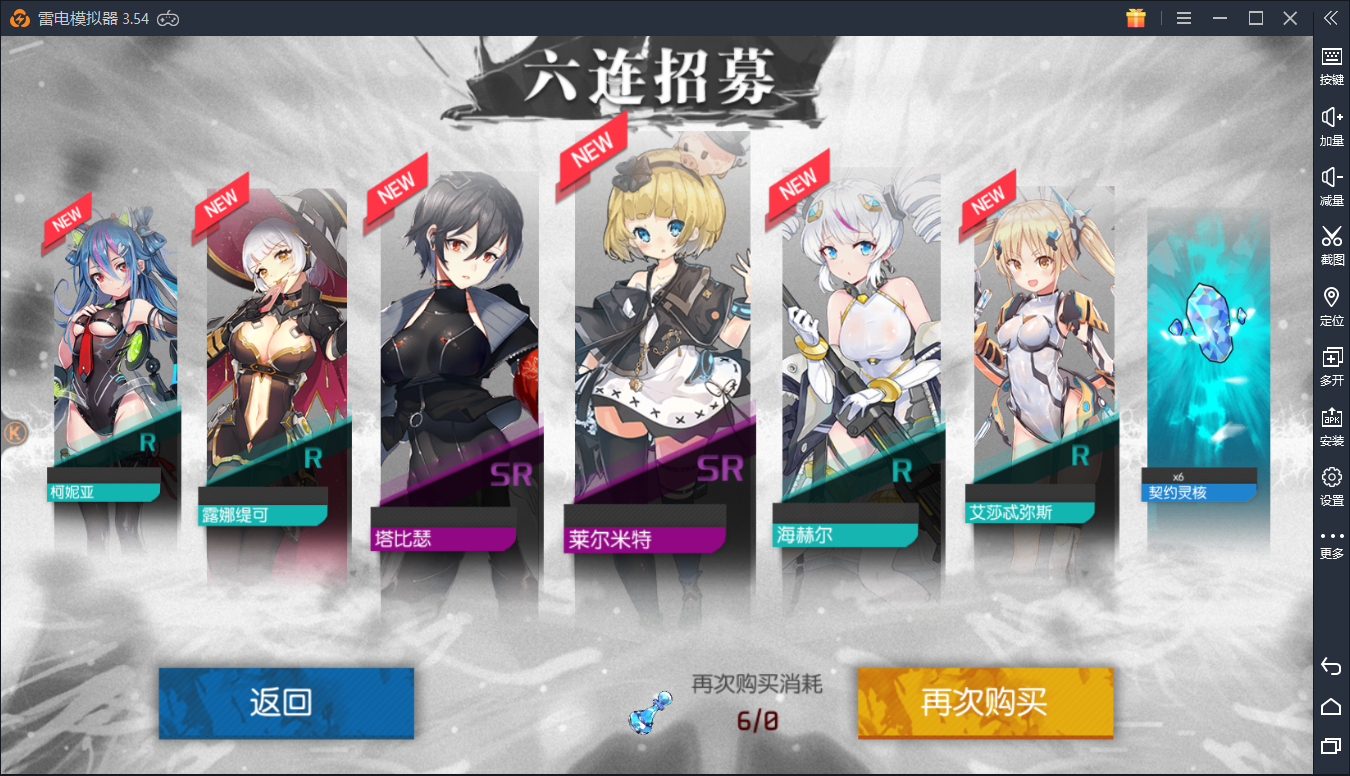
Task: Open the emulator 设置 settings gear
Action: 1331,484
